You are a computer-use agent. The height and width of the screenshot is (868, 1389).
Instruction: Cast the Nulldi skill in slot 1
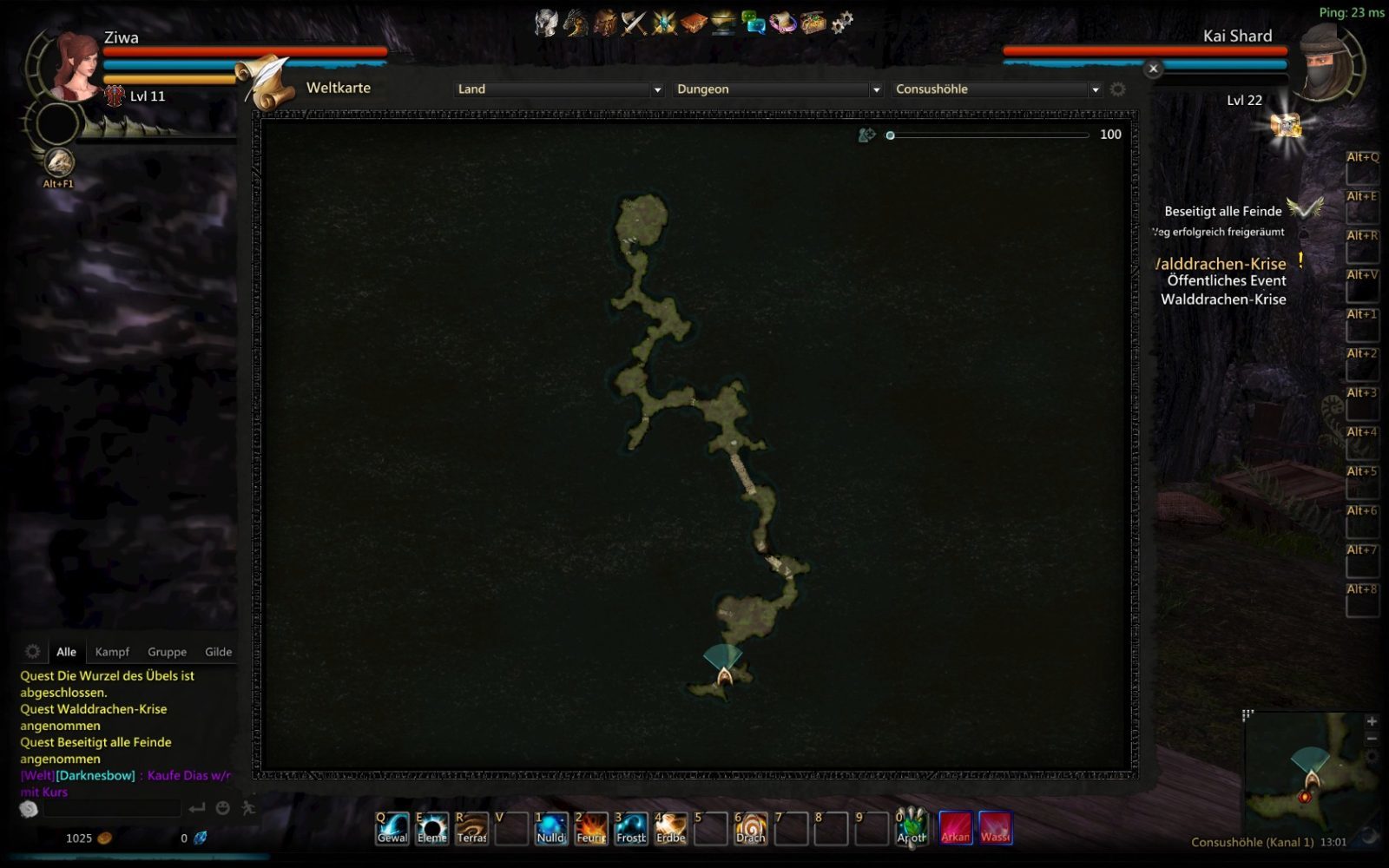tap(551, 827)
